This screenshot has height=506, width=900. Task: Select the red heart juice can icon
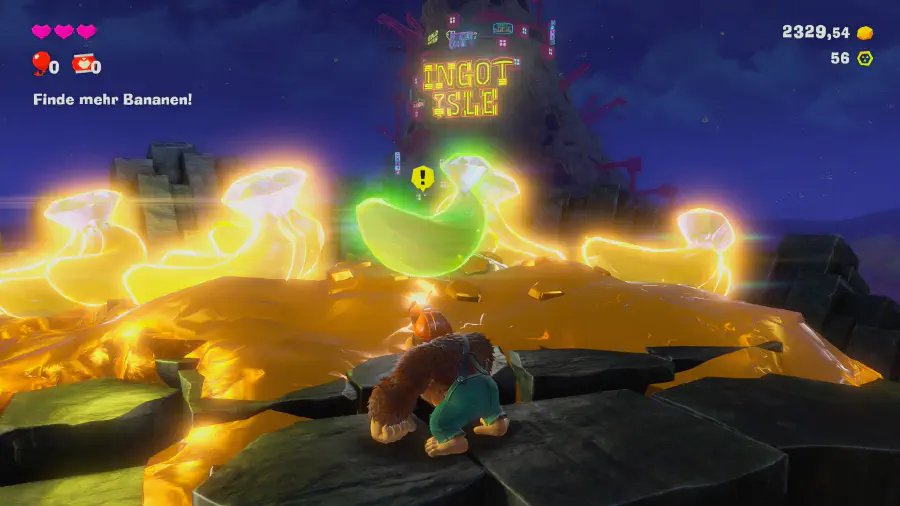(x=83, y=65)
